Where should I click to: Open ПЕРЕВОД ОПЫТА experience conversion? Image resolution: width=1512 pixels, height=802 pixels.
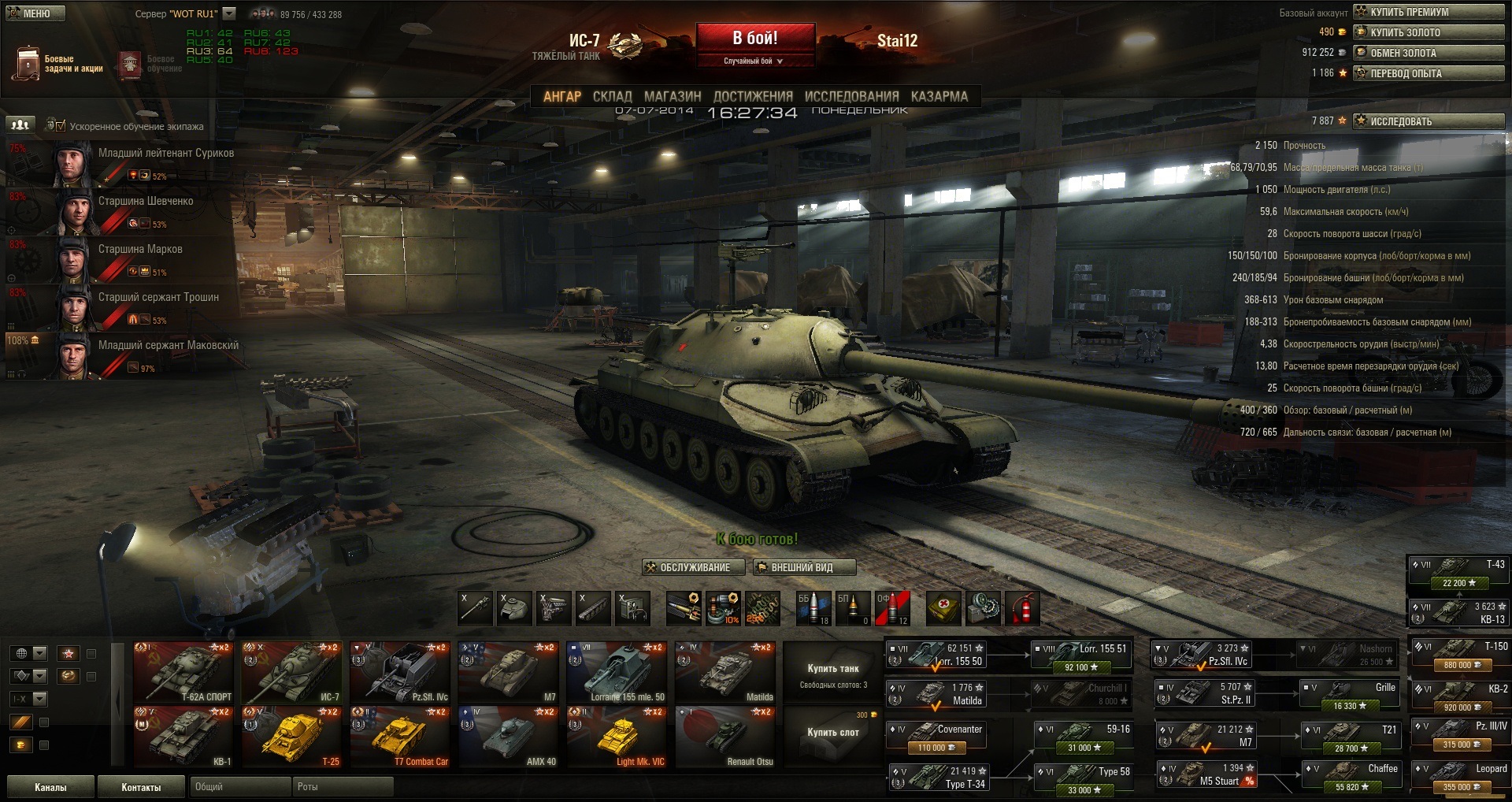[x=1429, y=73]
